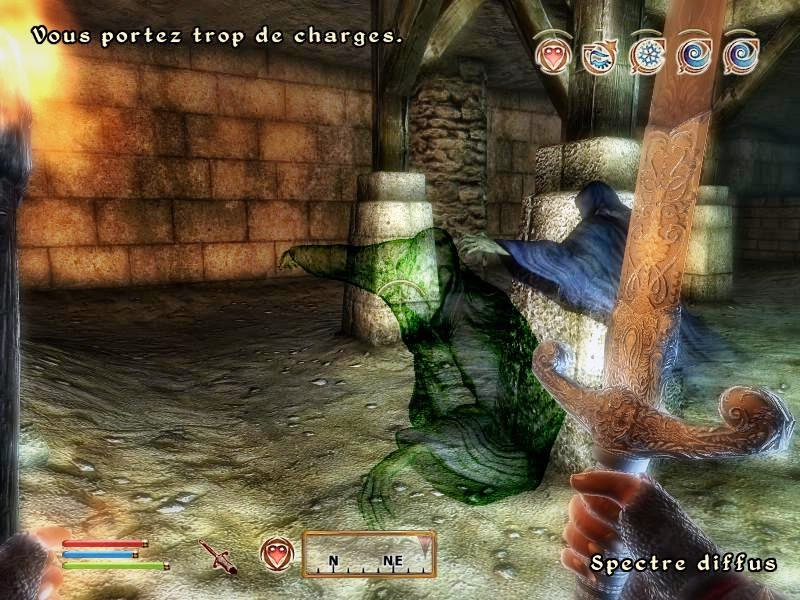
Task: Inspect the snowflake frost effect icon
Action: click(647, 55)
